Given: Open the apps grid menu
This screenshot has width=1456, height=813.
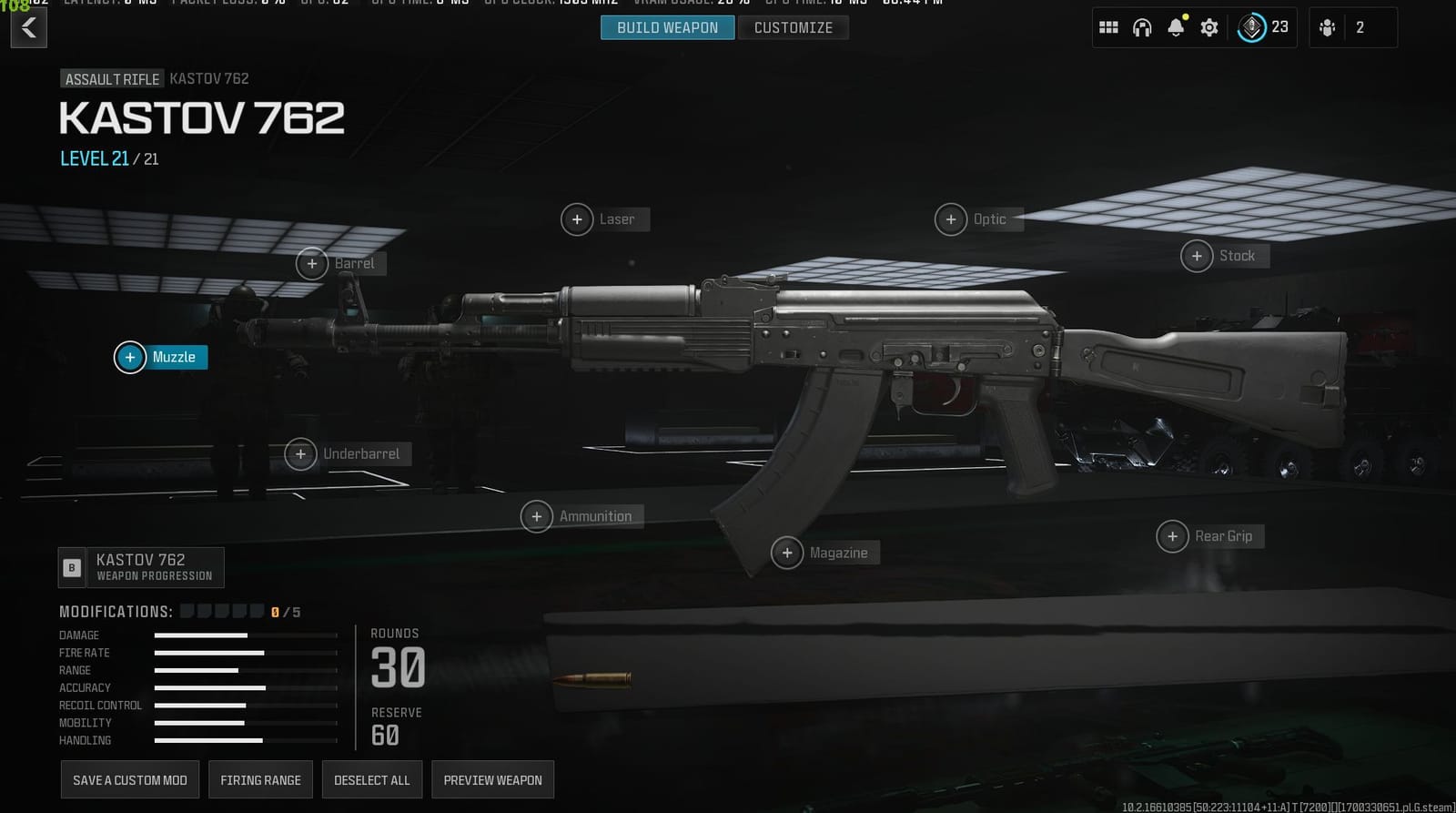Looking at the screenshot, I should [1108, 27].
